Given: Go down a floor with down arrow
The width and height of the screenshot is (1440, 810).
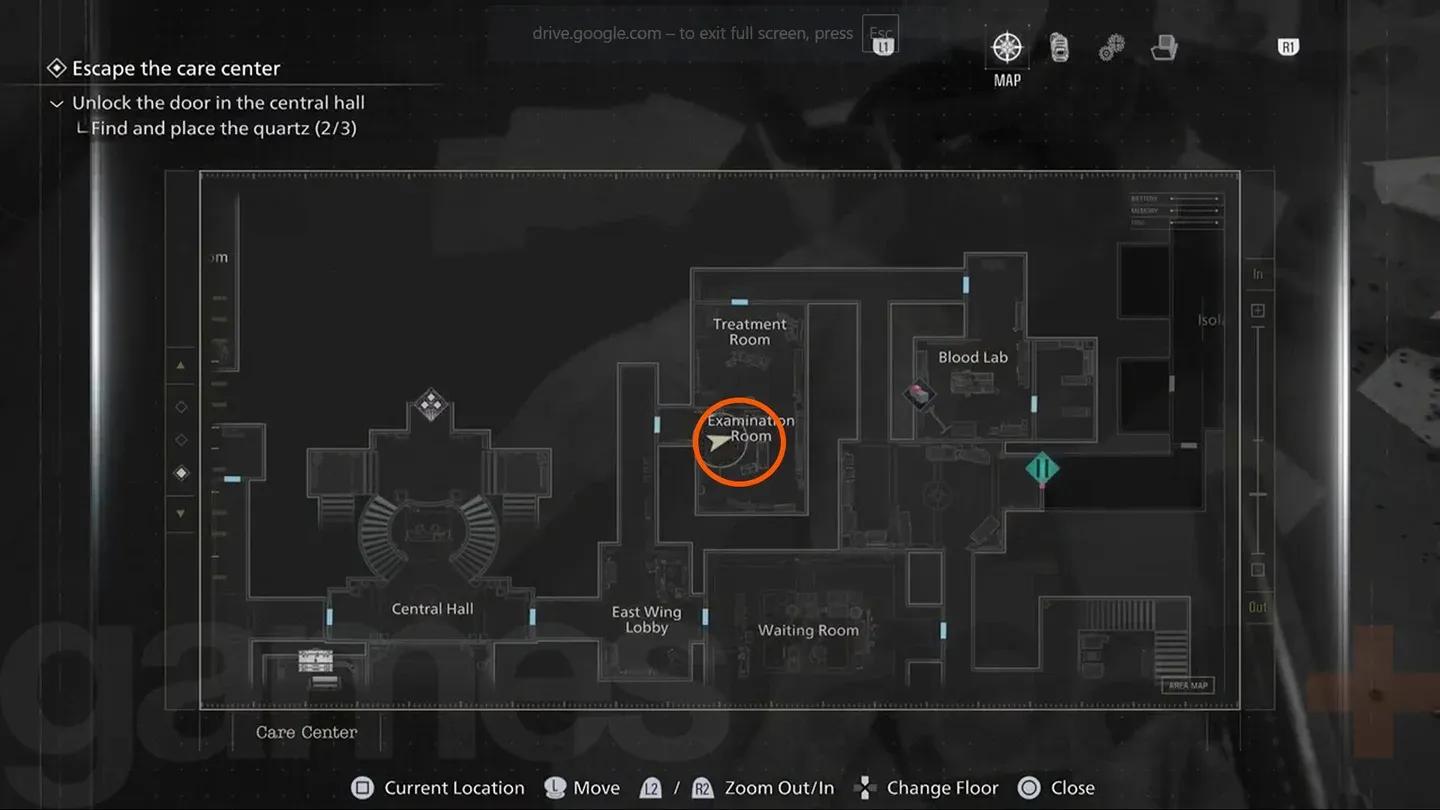Looking at the screenshot, I should click(181, 513).
